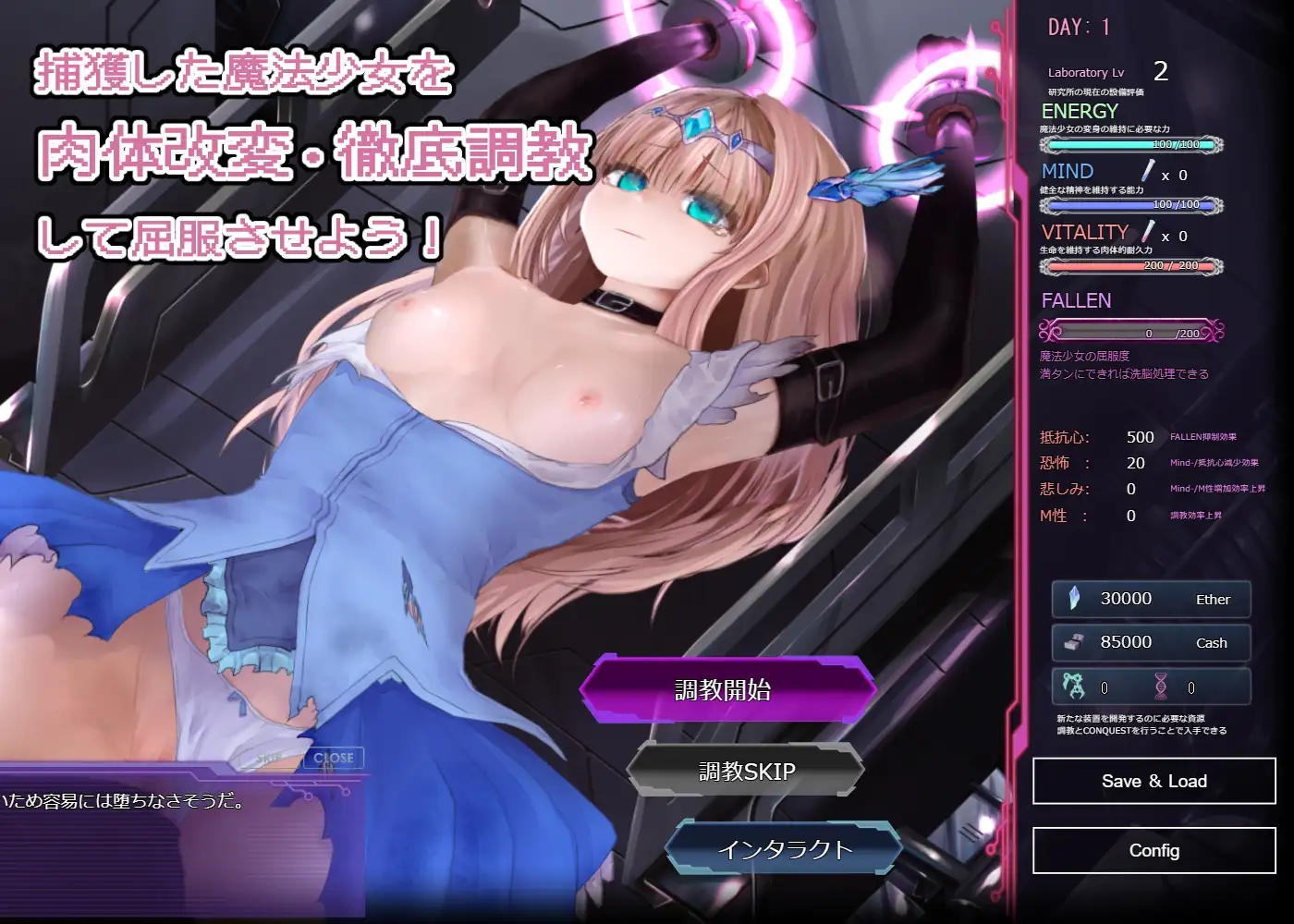Click the message log text at the bottom left
Viewport: 1294px width, 924px height.
click(x=120, y=803)
